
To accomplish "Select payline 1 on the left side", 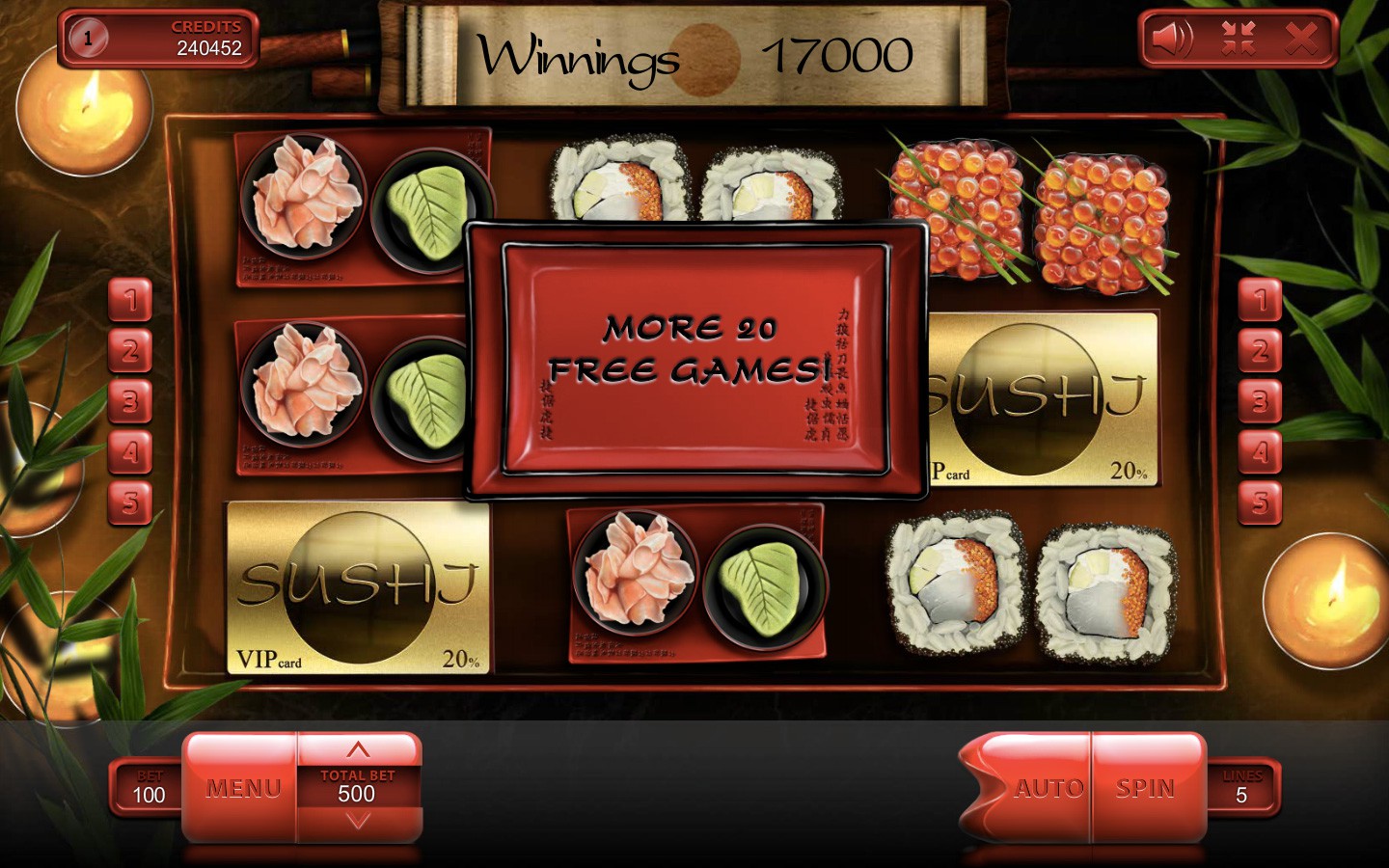I will click(x=130, y=302).
